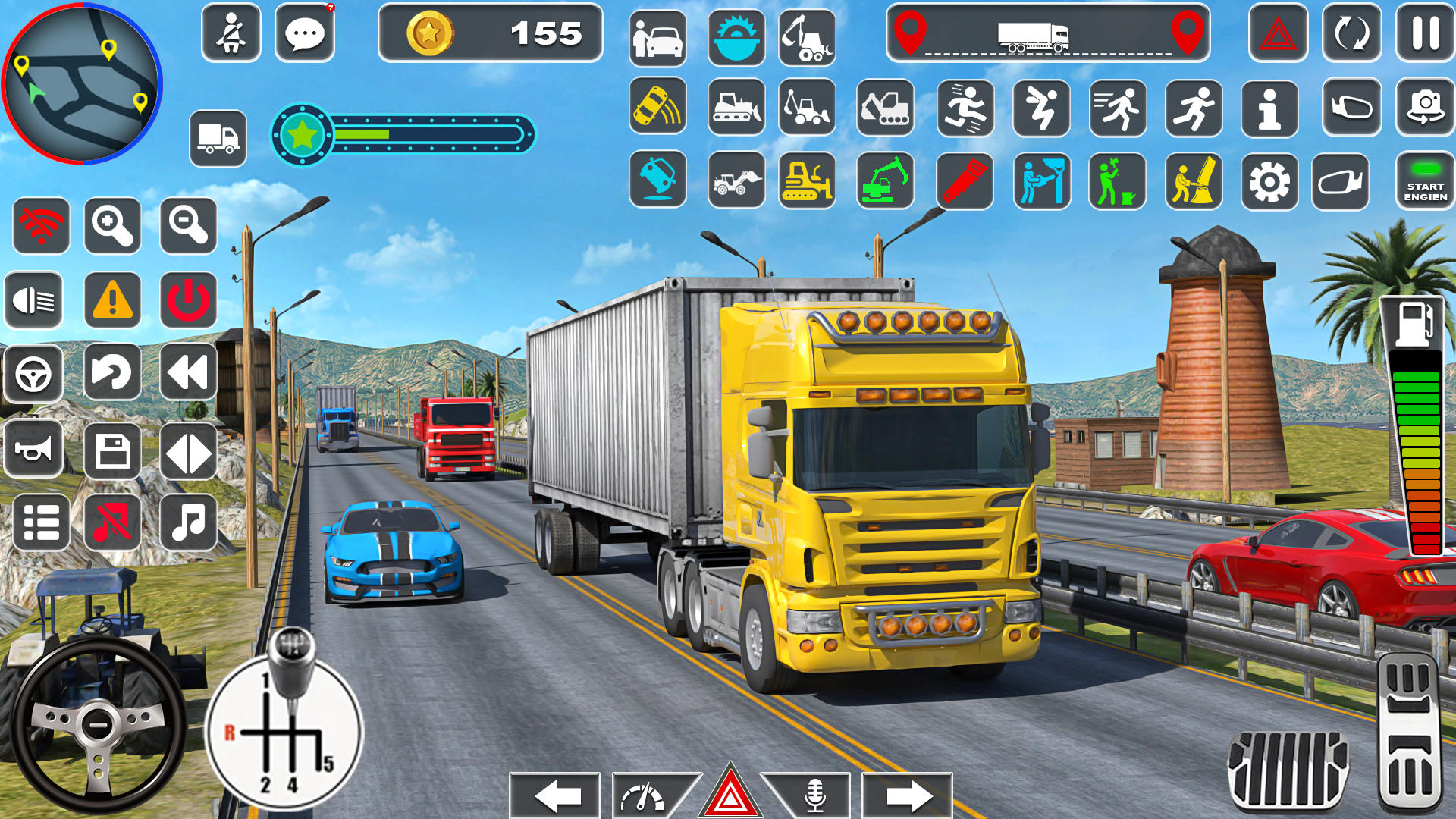Open the chat message bubble

(305, 34)
